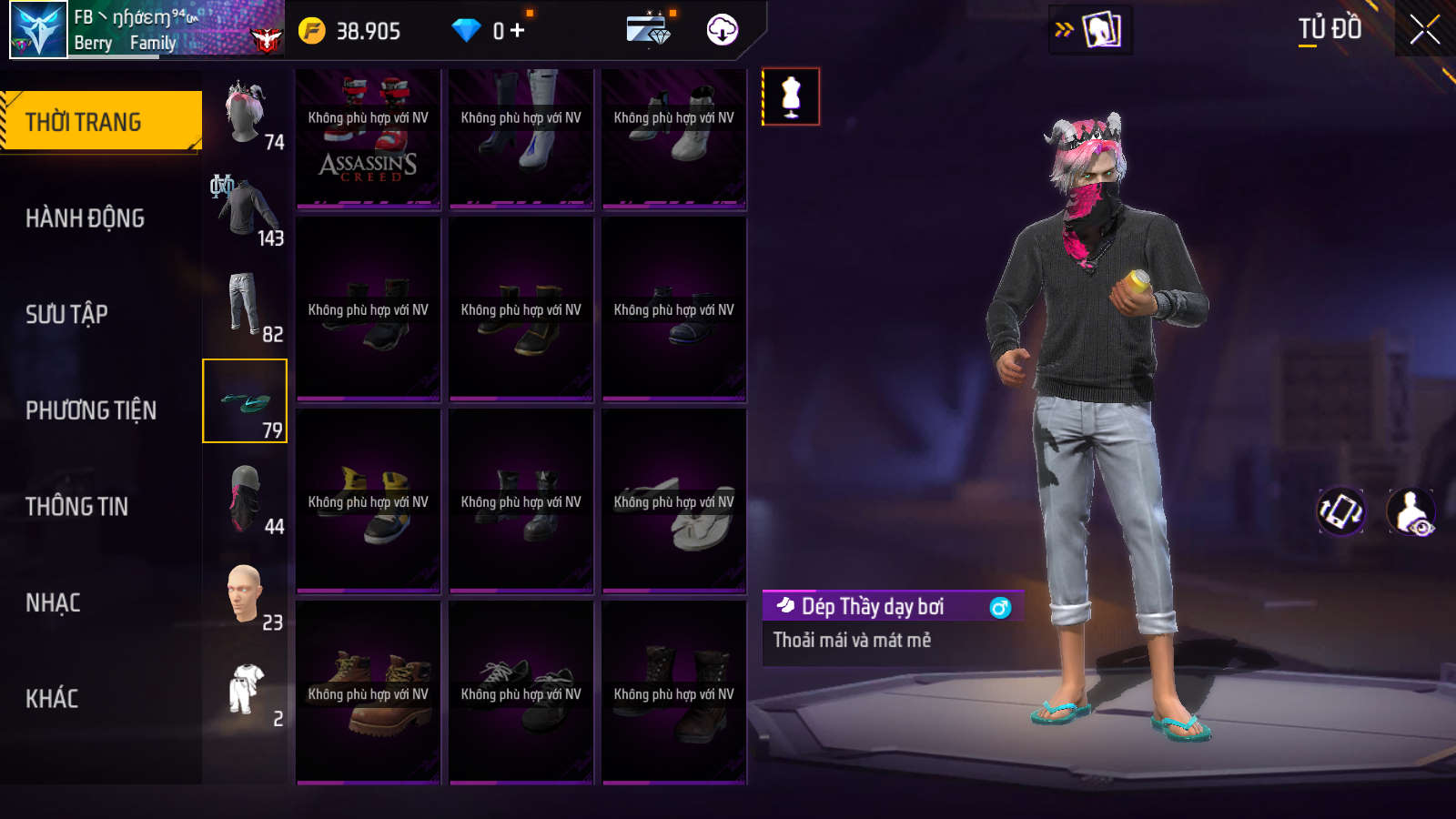Open the PHƯƠNG TIỆN category
Image resolution: width=1456 pixels, height=819 pixels.
[91, 410]
